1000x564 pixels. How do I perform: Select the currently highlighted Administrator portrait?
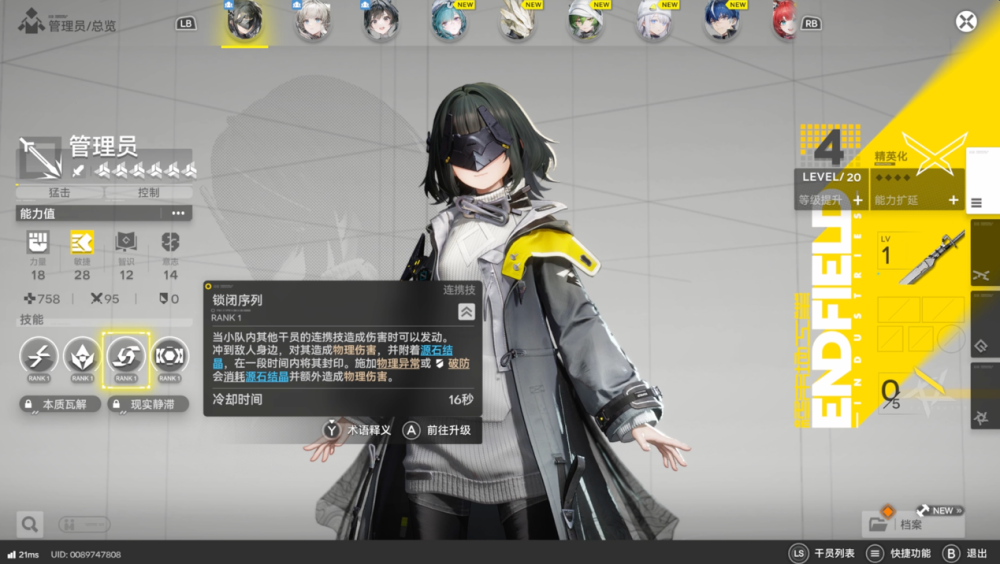pos(244,22)
